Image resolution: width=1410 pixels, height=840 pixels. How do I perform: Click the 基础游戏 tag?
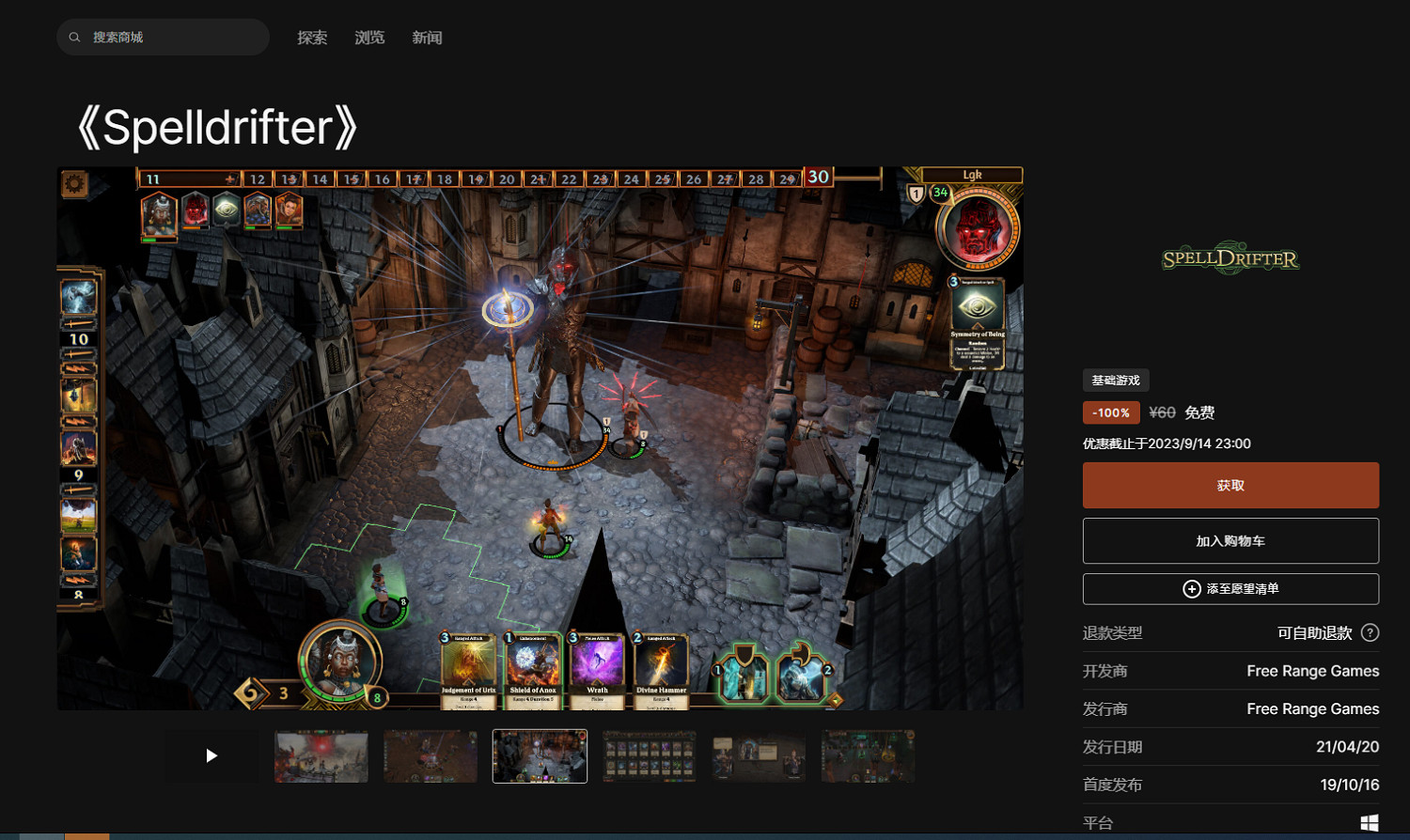(1118, 380)
